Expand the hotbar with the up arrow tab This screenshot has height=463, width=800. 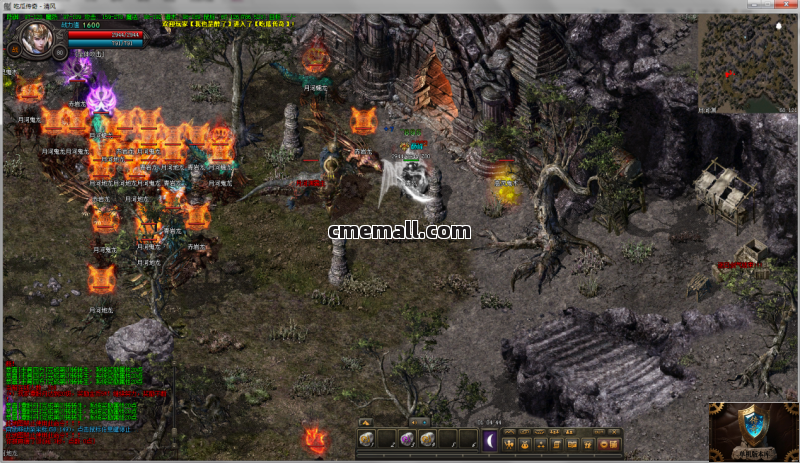[x=366, y=422]
